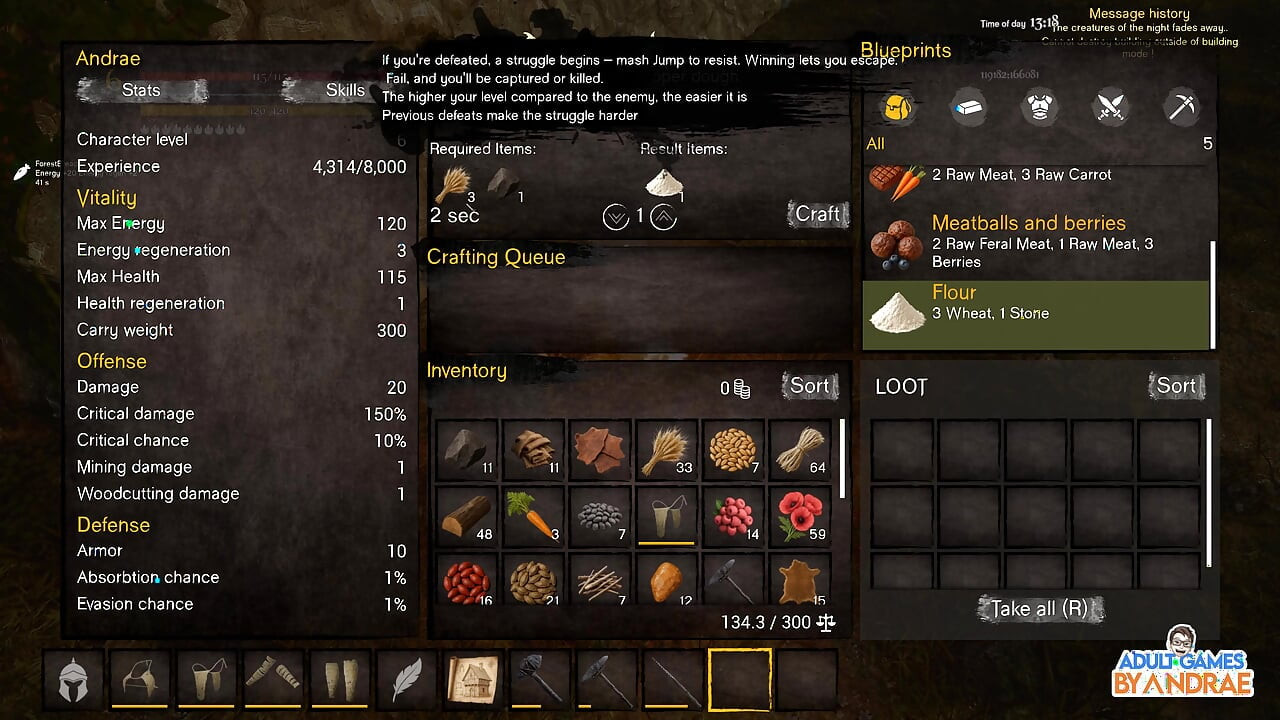Click the helmet equipment slot
The height and width of the screenshot is (720, 1280).
73,679
